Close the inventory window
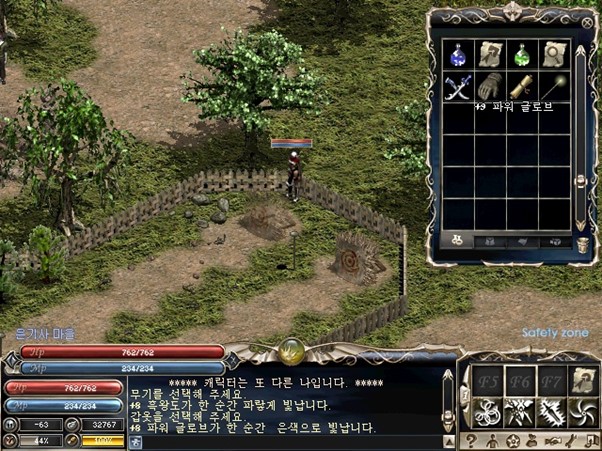Image resolution: width=602 pixels, height=451 pixels. tap(586, 21)
